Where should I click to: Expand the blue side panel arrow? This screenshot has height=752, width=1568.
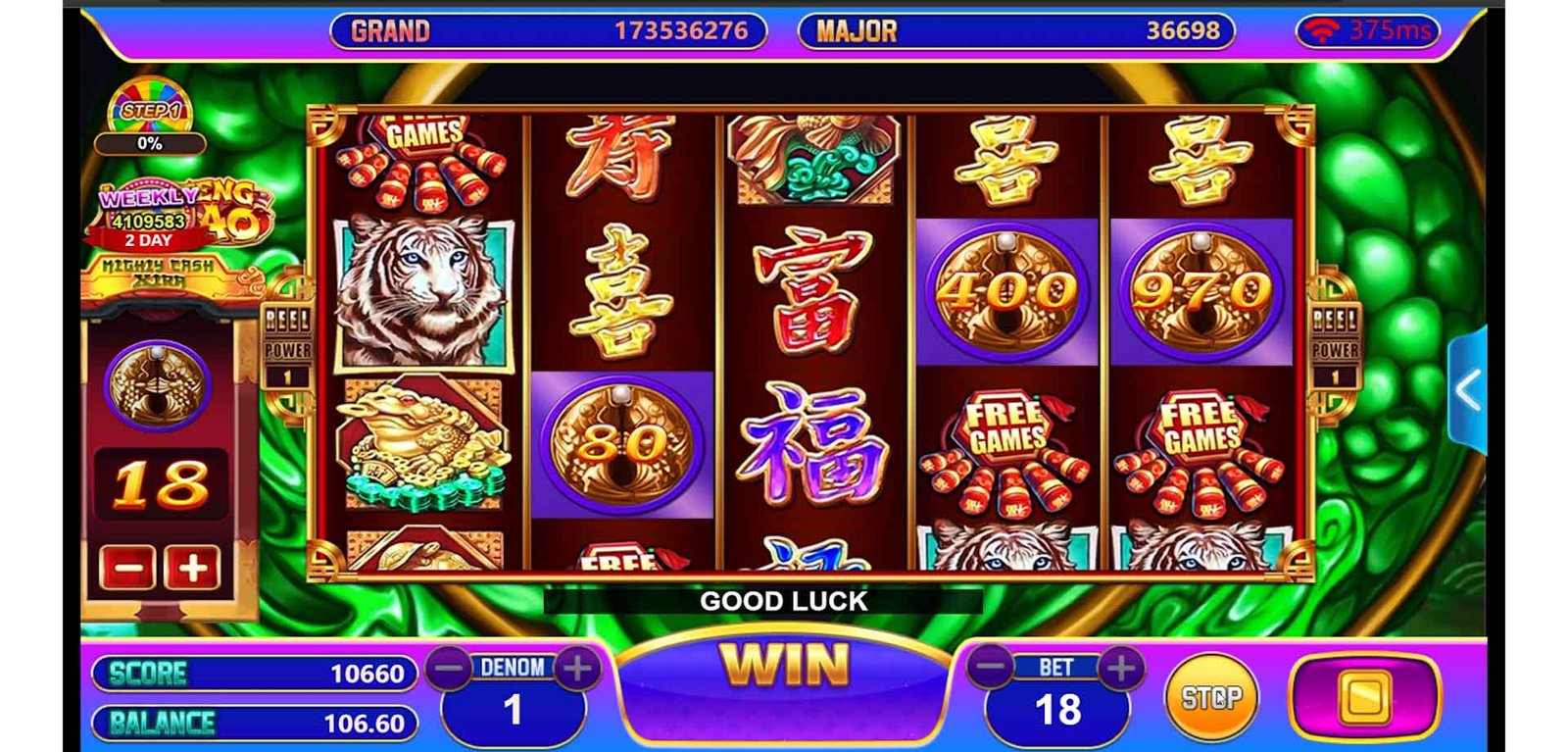click(1467, 390)
